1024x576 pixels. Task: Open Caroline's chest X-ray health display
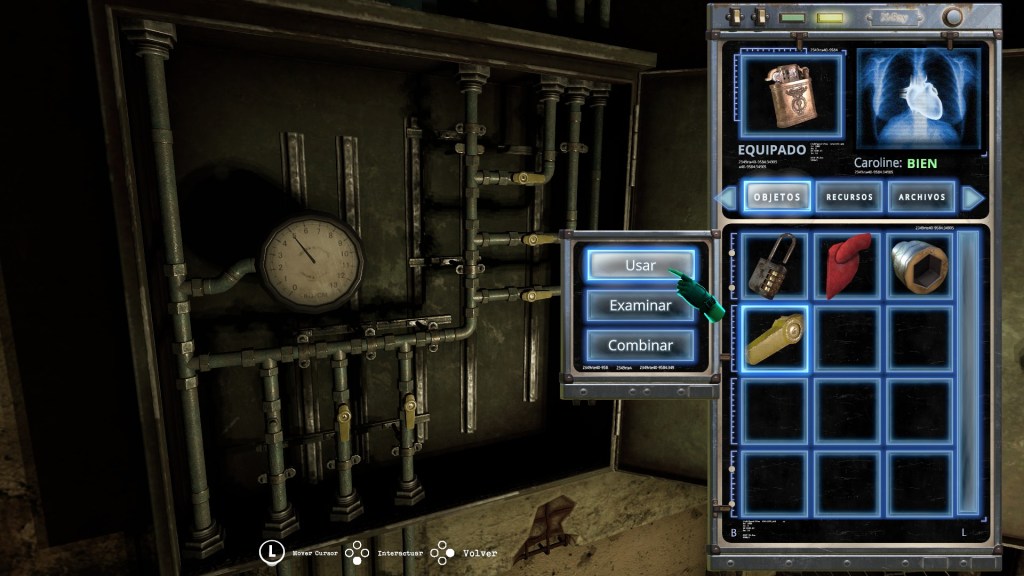pos(918,98)
